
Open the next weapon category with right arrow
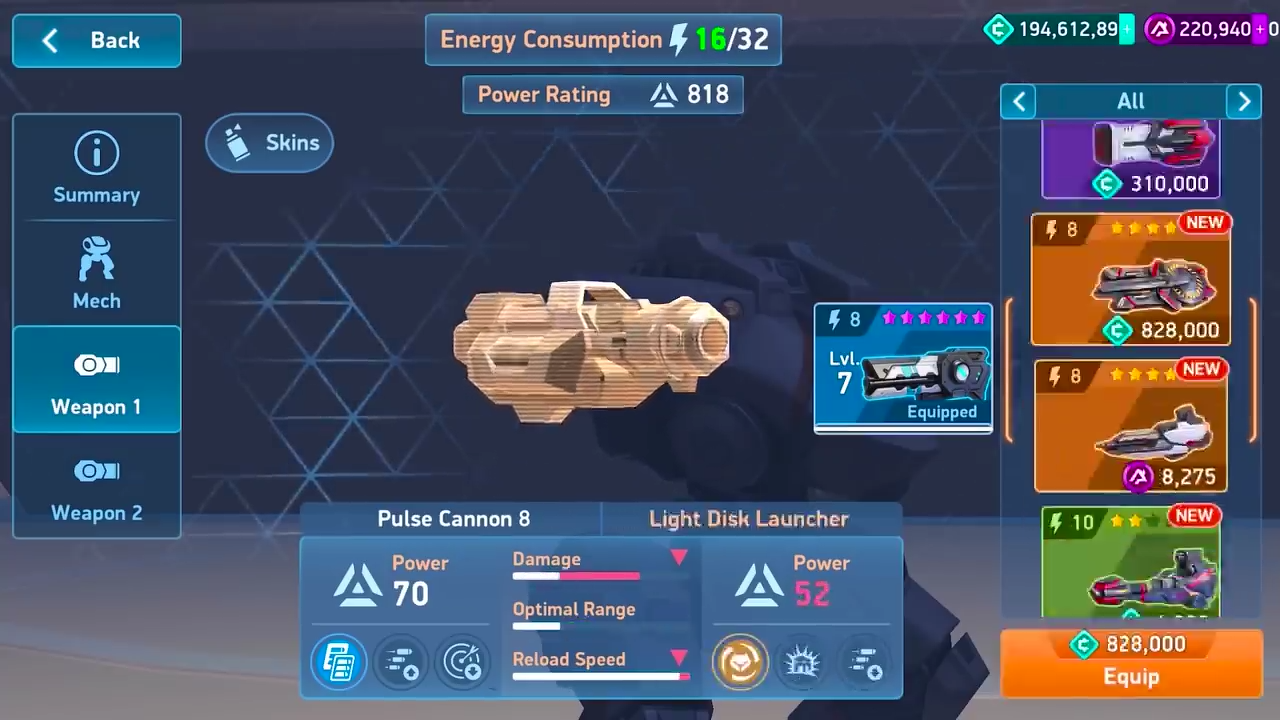coord(1244,100)
